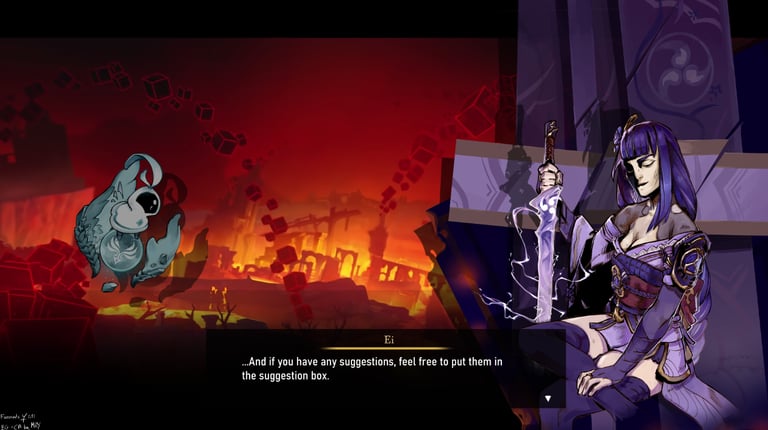Screen dimensions: 768x430
Task: Advance dialogue with the down arrow
Action: 547,398
